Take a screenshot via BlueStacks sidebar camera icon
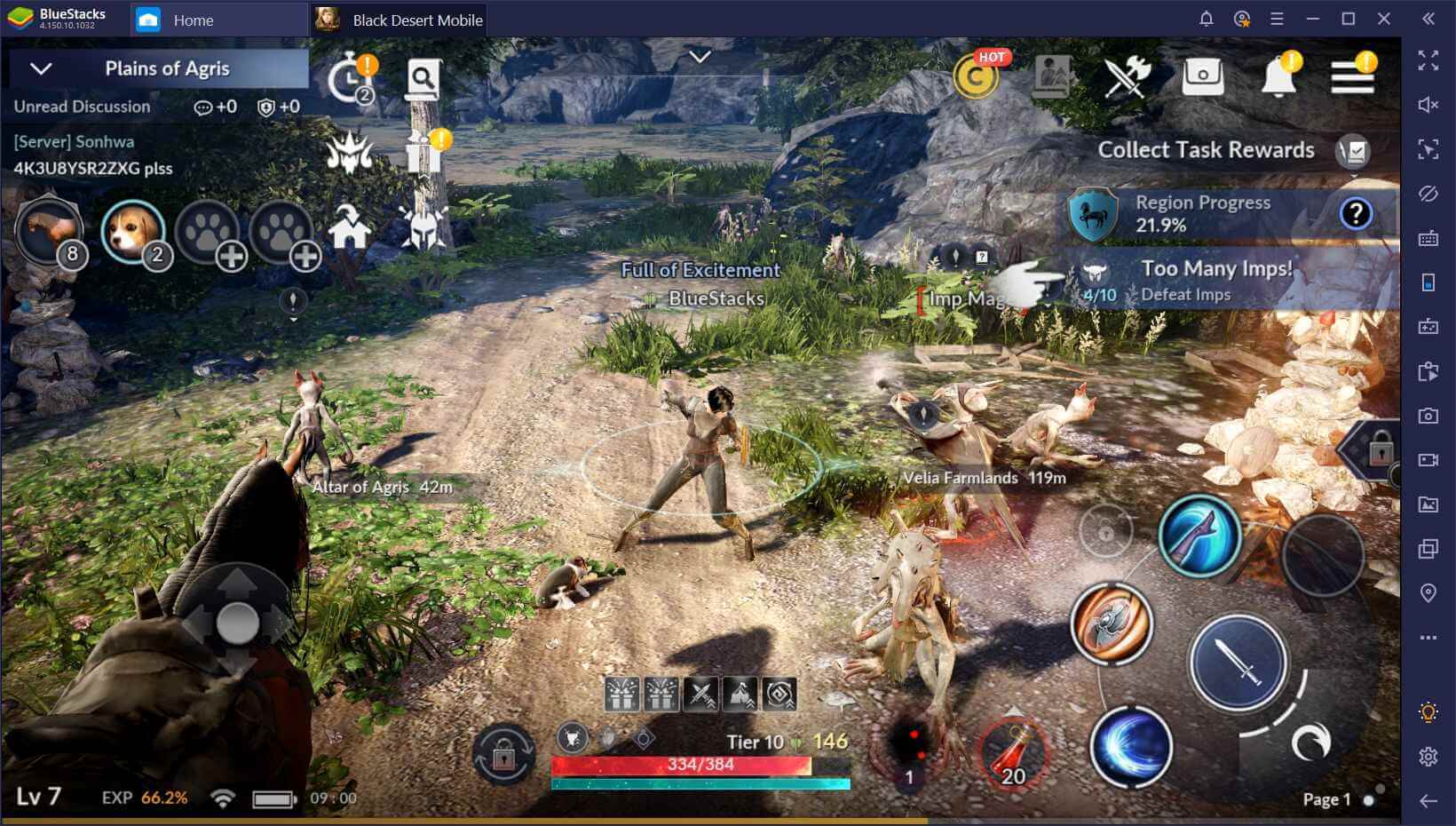 coord(1427,414)
